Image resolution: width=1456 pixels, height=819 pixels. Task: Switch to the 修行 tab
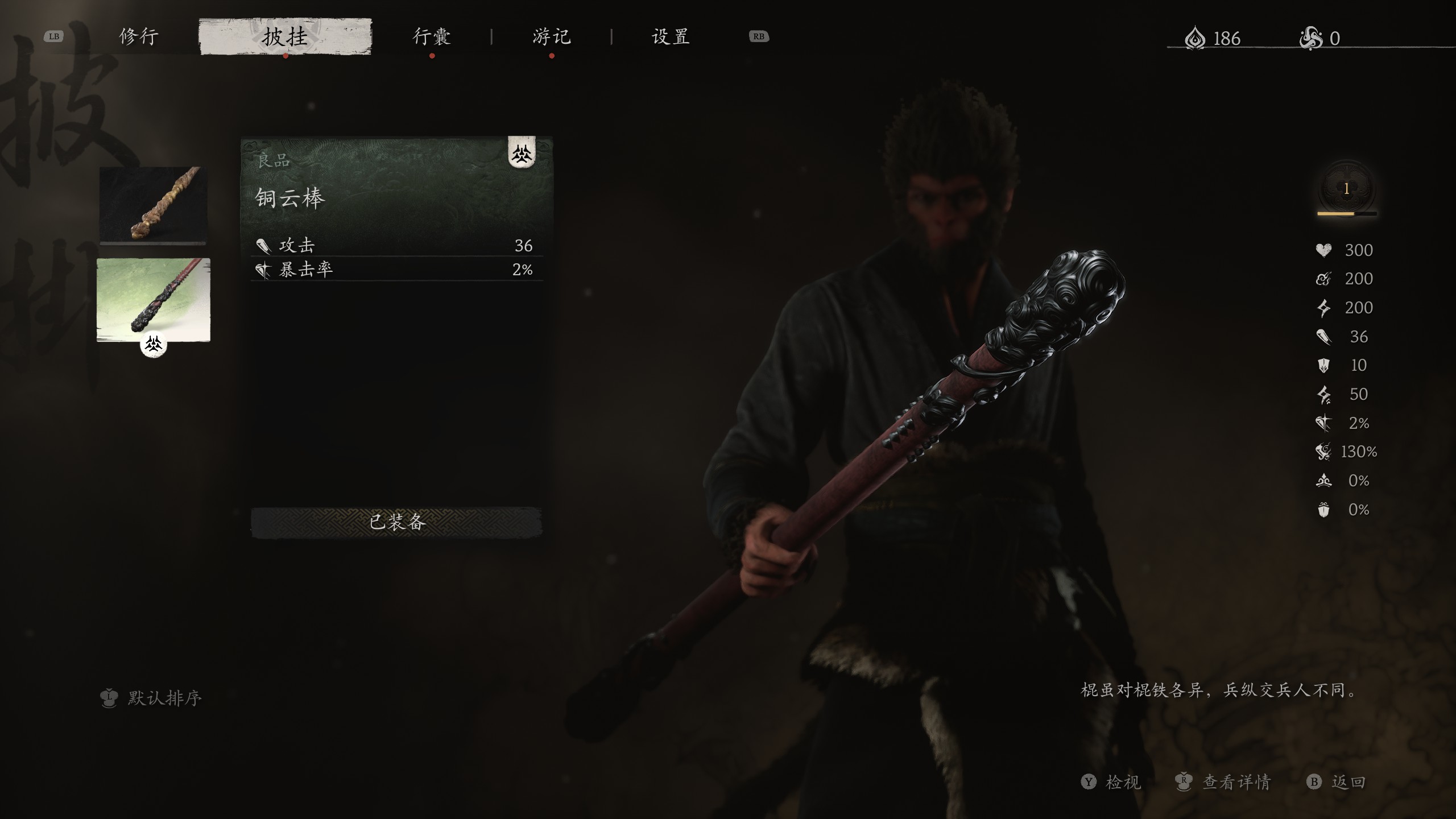[x=139, y=37]
